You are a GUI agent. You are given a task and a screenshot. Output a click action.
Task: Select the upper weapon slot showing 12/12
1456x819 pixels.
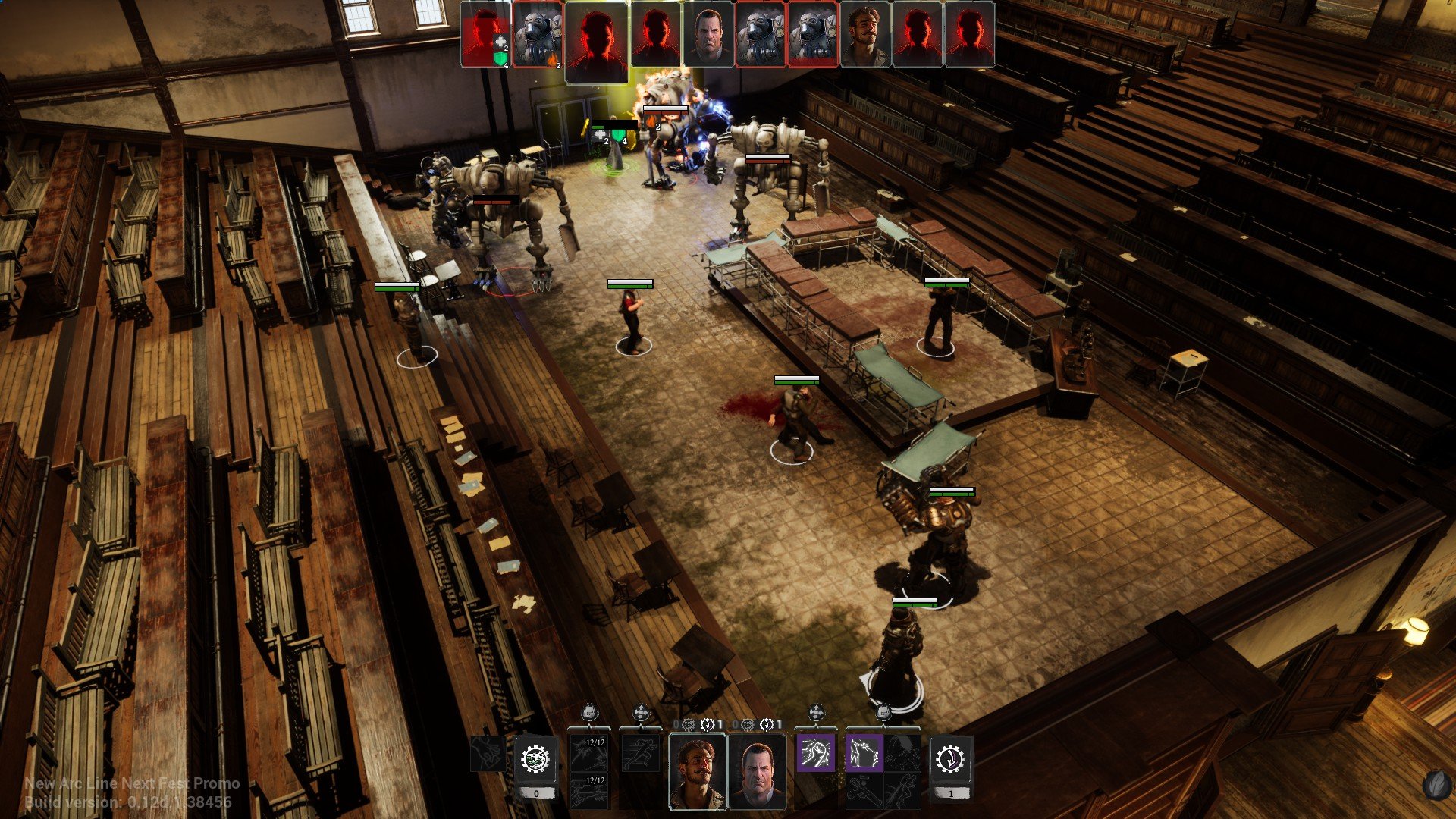coord(589,752)
